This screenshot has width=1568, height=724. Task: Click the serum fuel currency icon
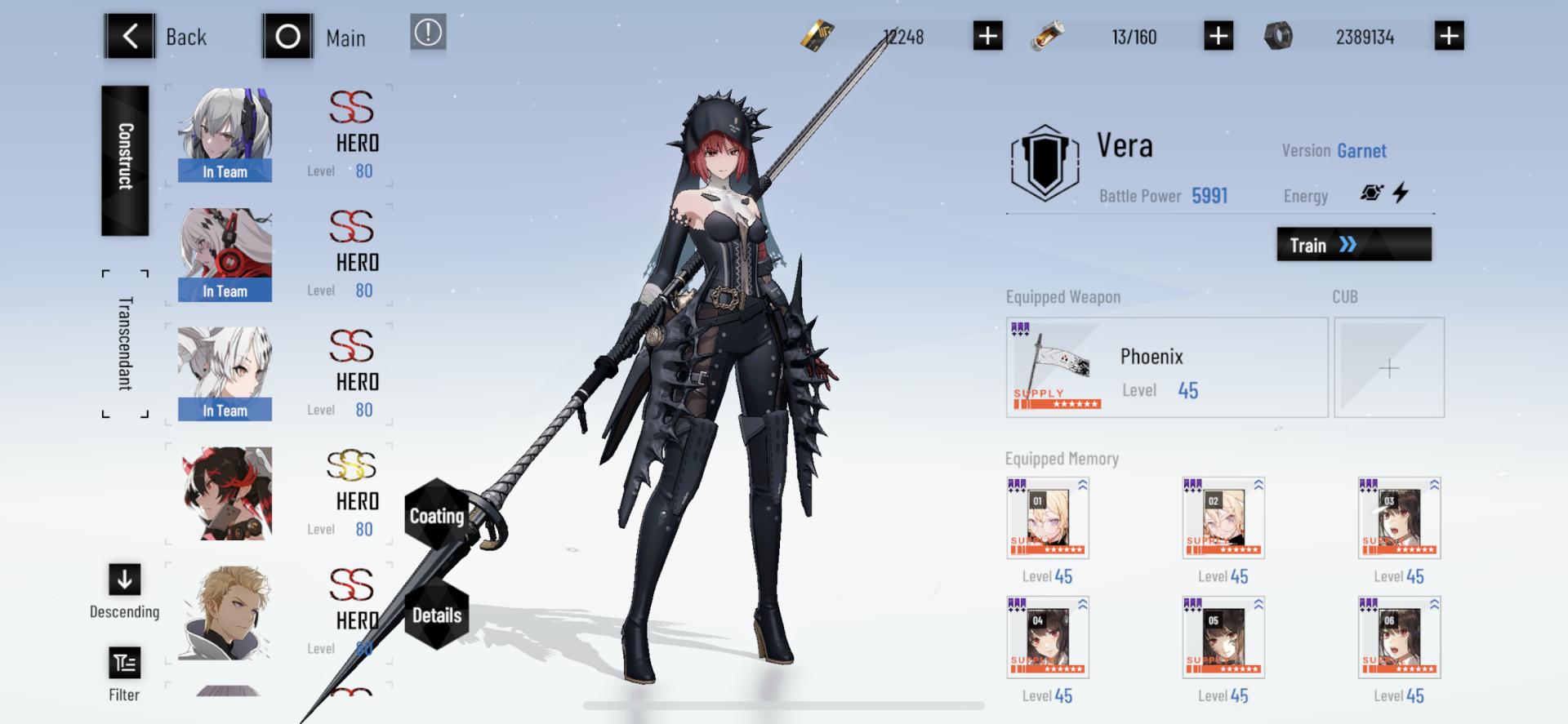(x=1048, y=36)
